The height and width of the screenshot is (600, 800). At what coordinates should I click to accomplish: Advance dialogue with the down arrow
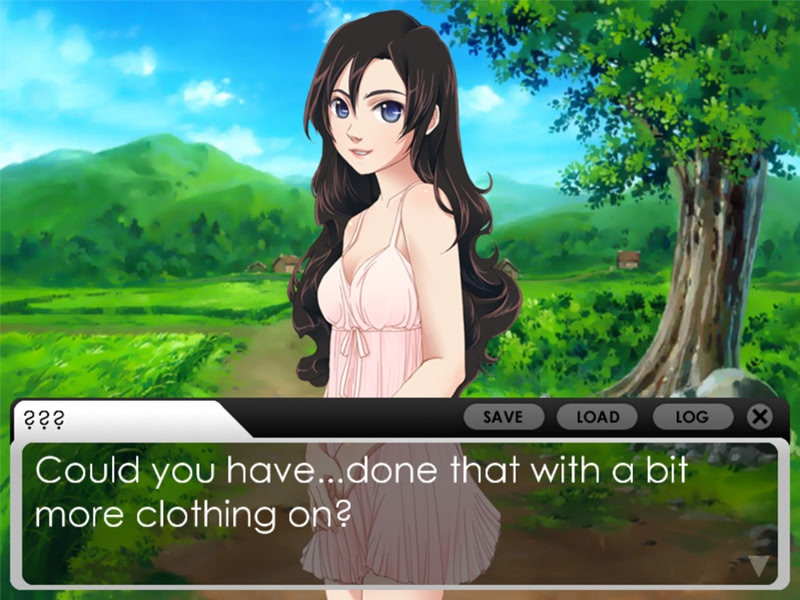760,567
